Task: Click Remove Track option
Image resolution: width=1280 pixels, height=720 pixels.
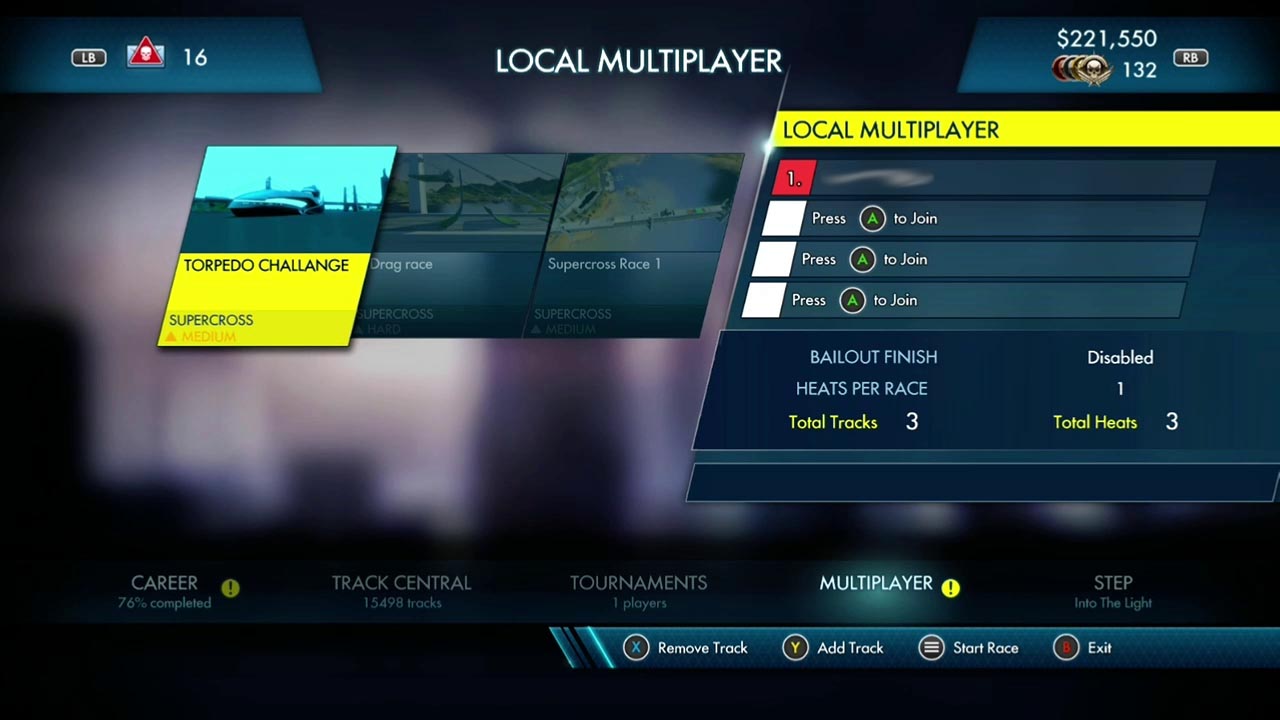Action: coord(686,648)
